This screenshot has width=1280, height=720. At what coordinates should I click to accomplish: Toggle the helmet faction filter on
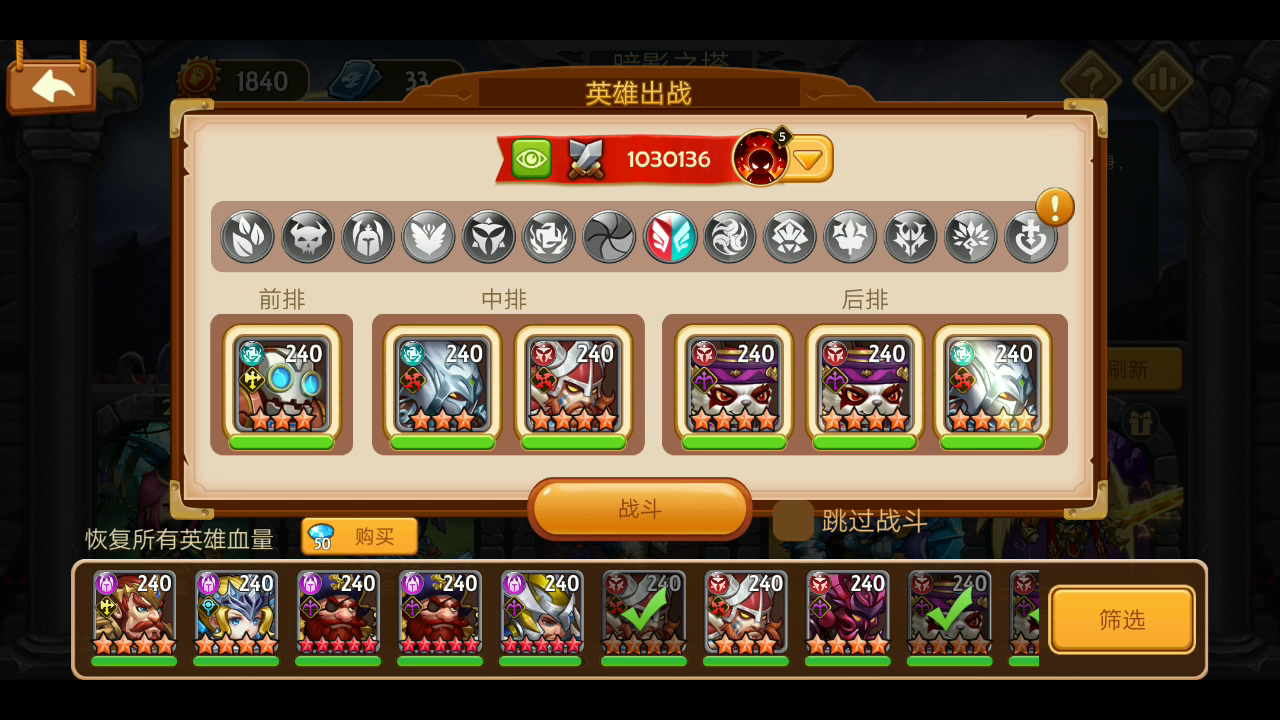[x=367, y=237]
